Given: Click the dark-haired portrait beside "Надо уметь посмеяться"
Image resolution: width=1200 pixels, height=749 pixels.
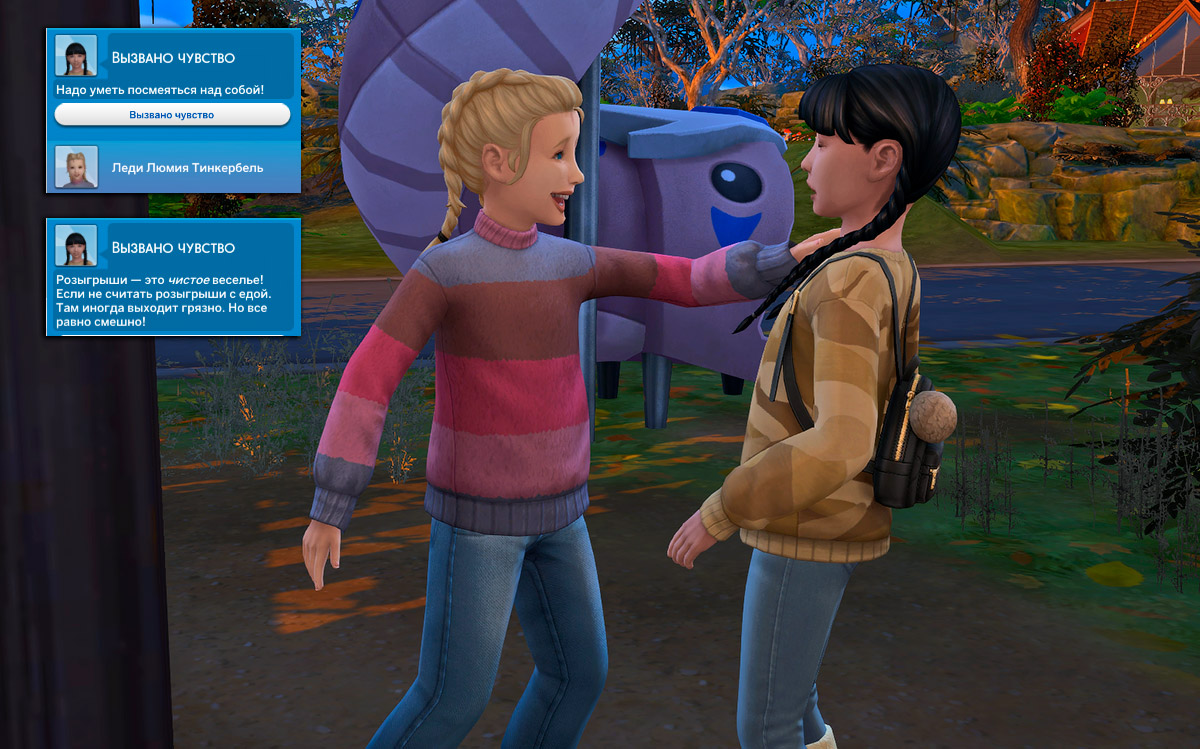Looking at the screenshot, I should (76, 56).
